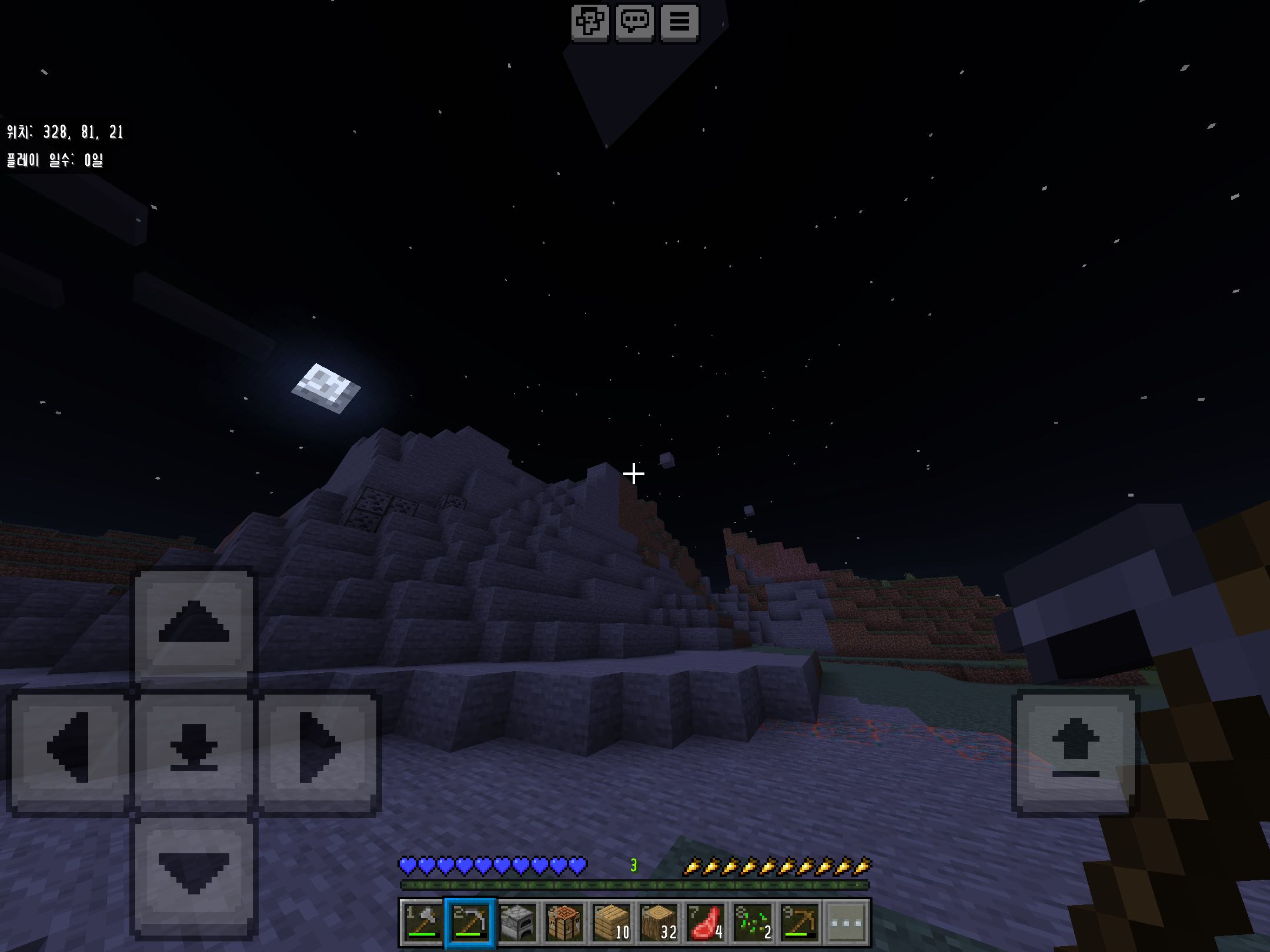The width and height of the screenshot is (1270, 952).
Task: Tap the move right arrow
Action: tap(319, 749)
